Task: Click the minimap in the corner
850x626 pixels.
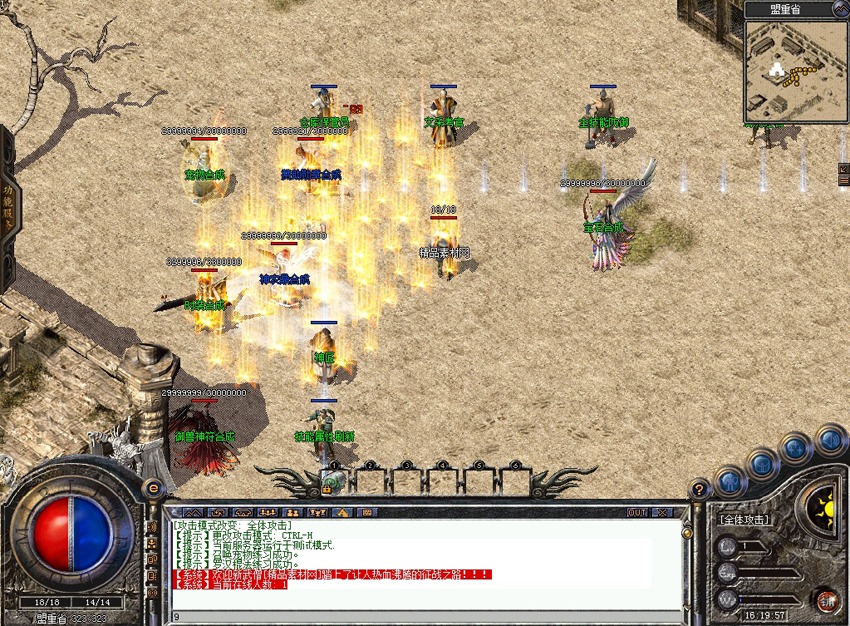Action: point(795,70)
